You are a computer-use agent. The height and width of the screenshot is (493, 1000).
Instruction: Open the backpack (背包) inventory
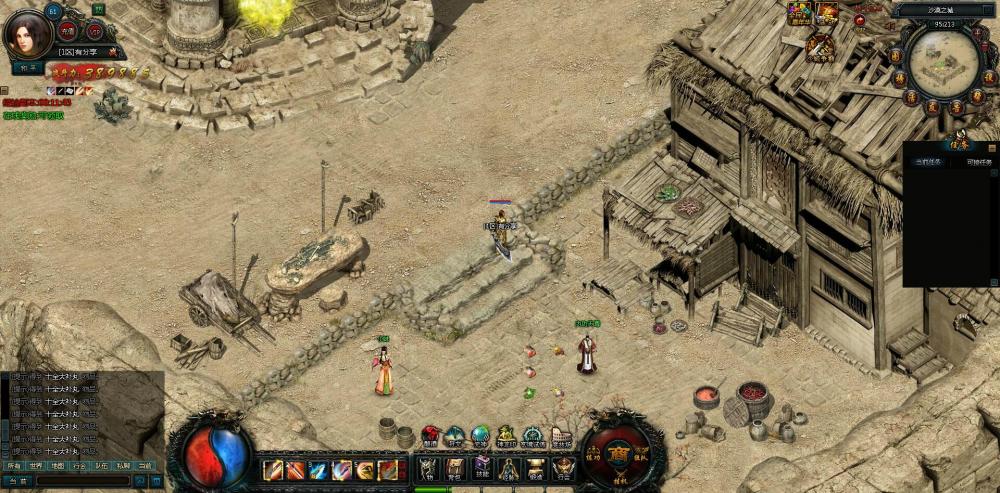coord(455,468)
